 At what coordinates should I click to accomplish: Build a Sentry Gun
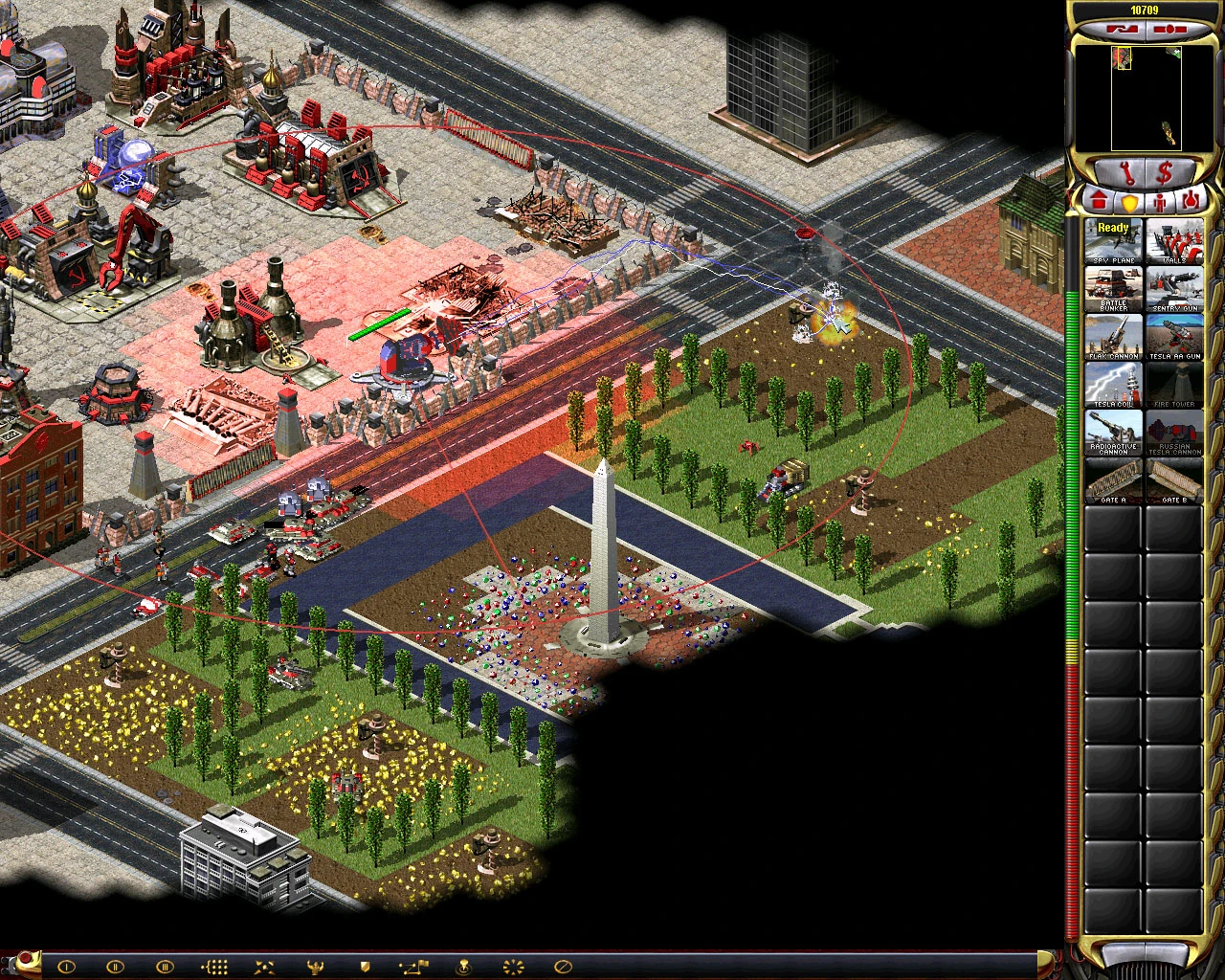[x=1173, y=289]
